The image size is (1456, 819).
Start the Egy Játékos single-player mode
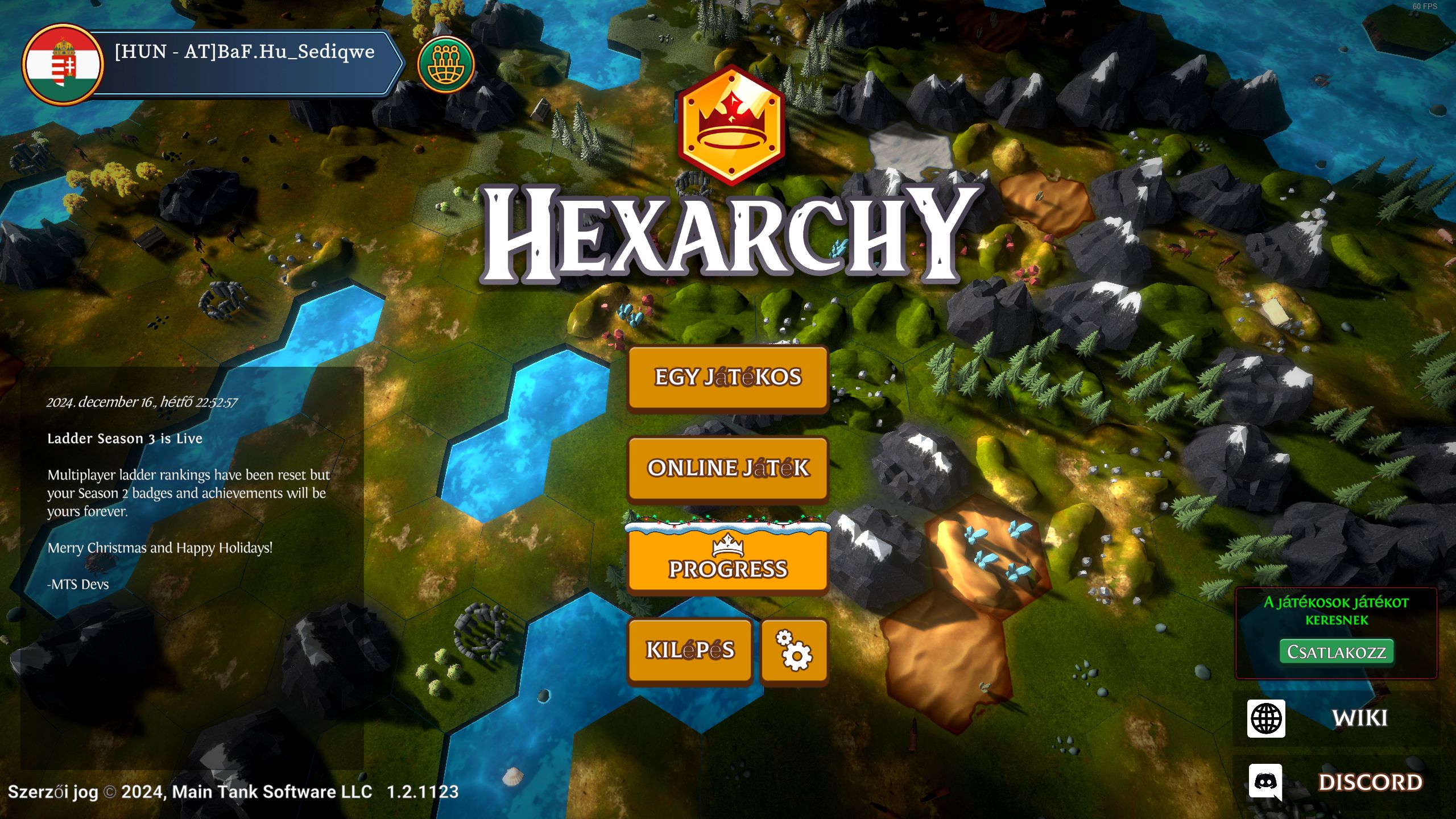(x=727, y=378)
